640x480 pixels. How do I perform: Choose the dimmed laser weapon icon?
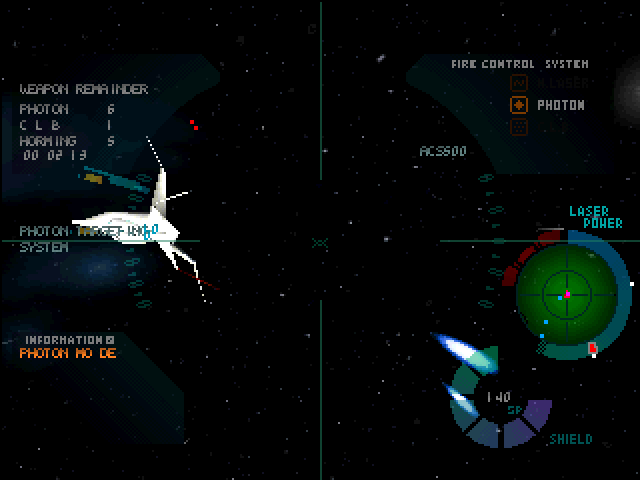point(518,82)
